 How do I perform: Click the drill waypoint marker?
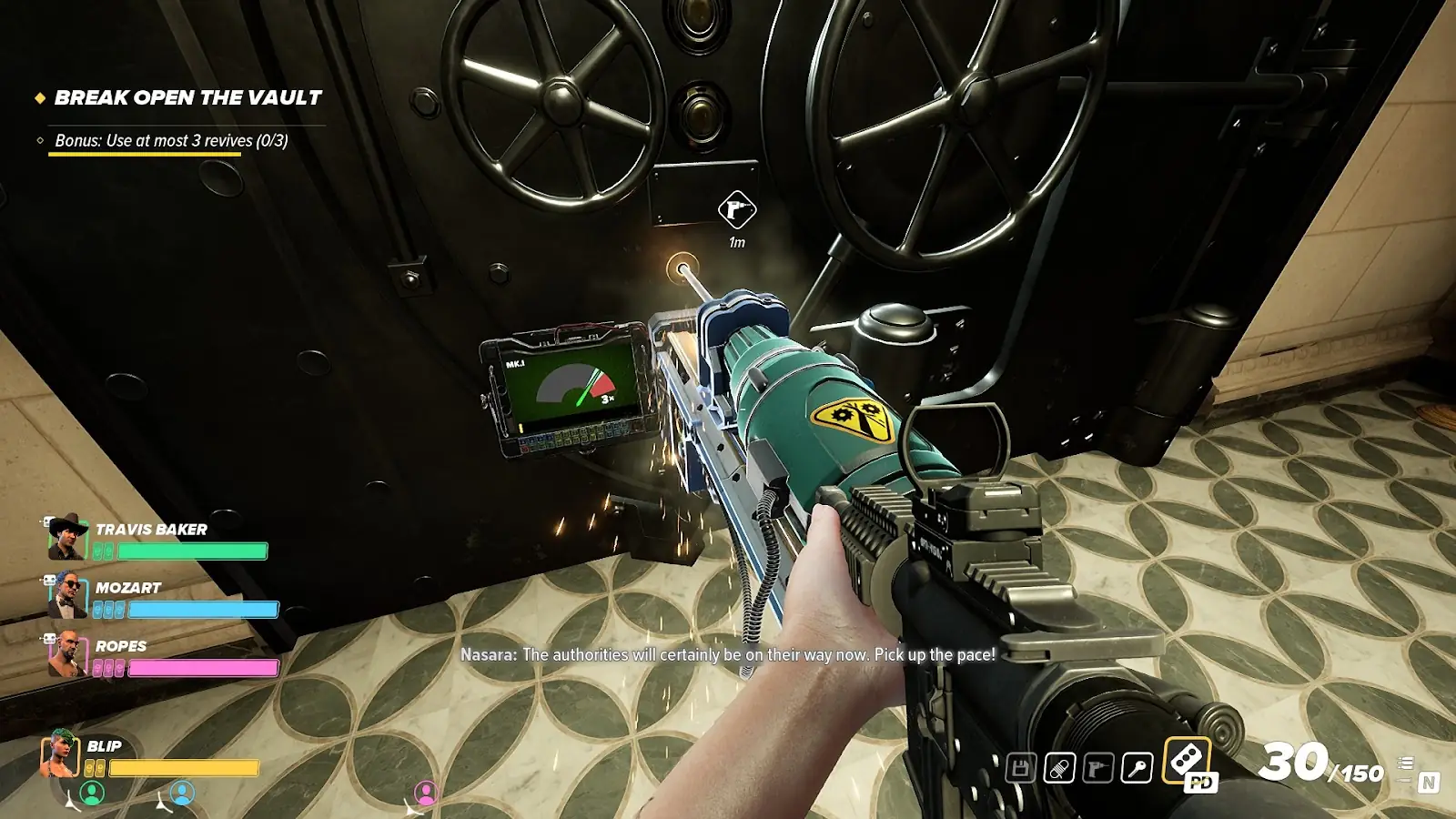[737, 211]
